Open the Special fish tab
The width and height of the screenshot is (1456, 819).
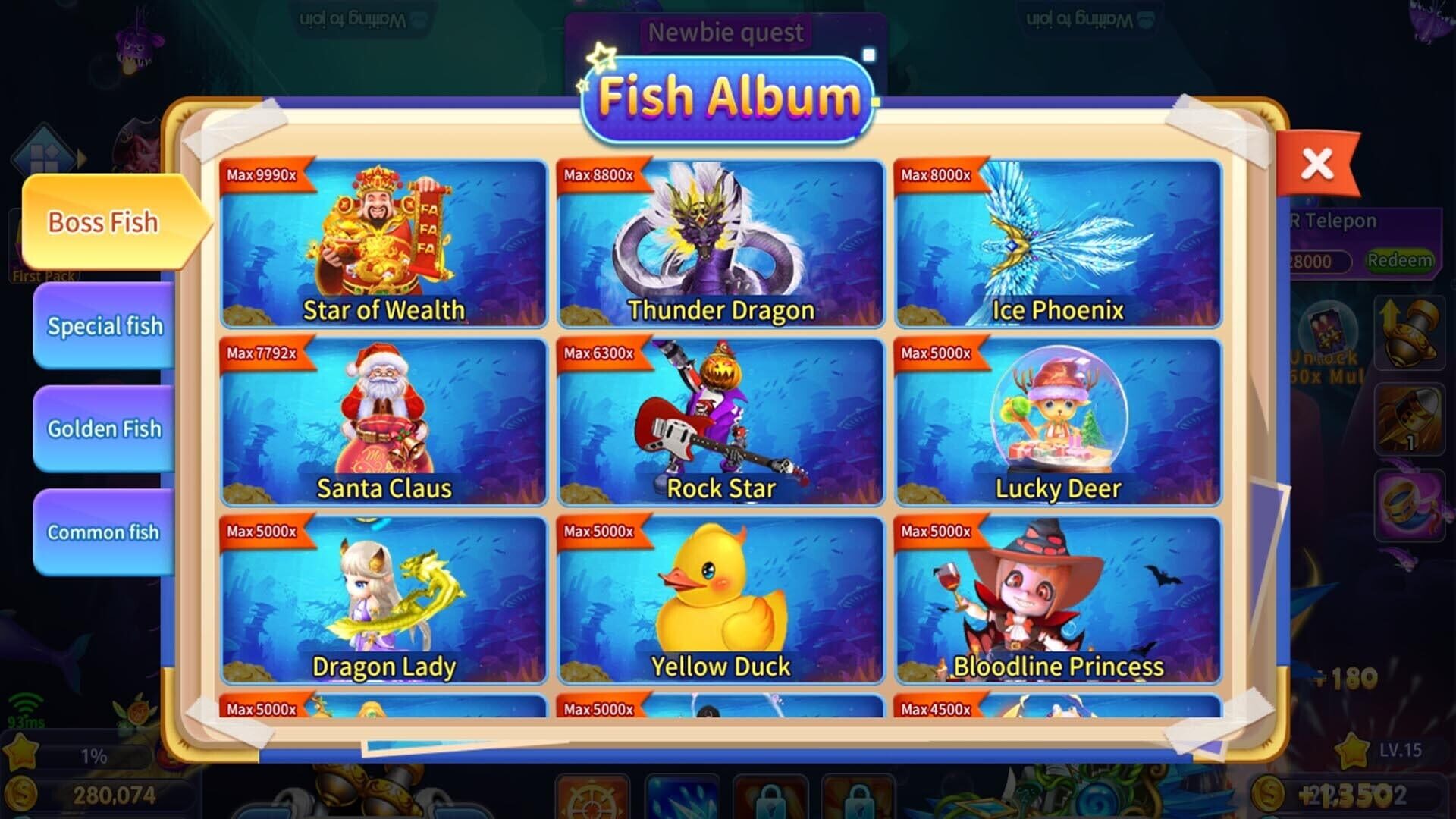pyautogui.click(x=103, y=326)
